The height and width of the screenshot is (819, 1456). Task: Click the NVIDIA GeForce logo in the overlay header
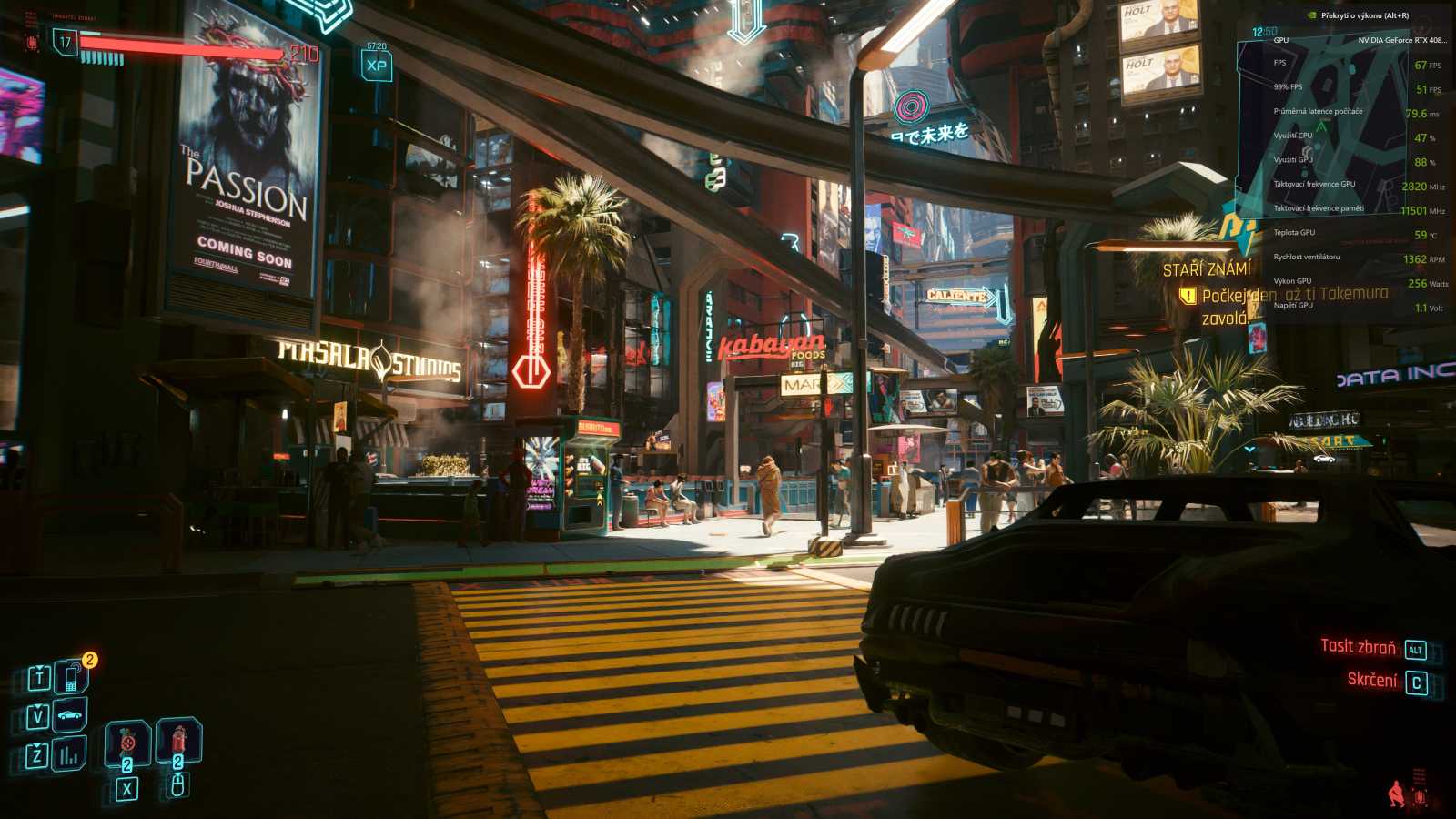tap(1312, 15)
